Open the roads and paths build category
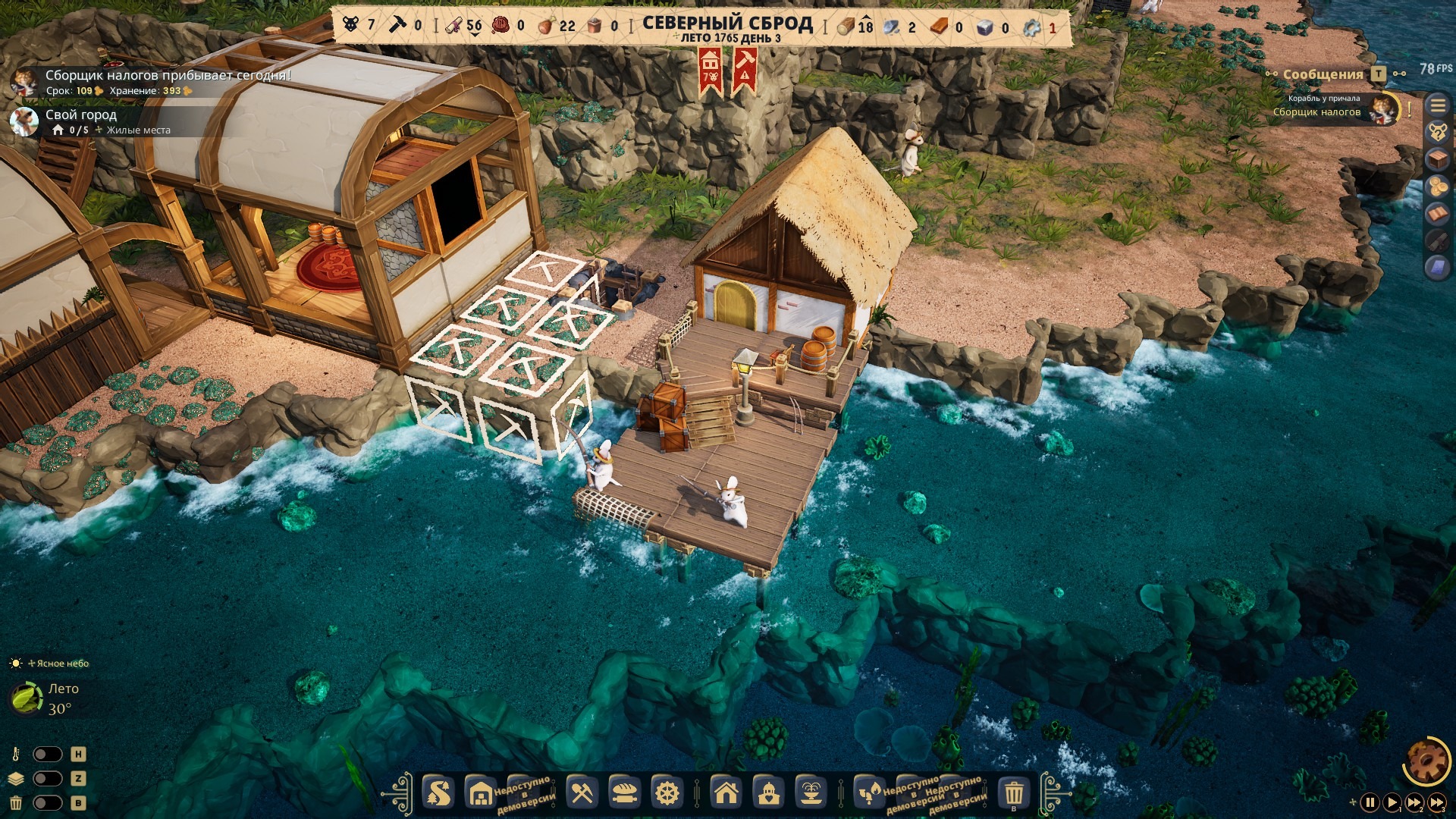The height and width of the screenshot is (819, 1456). click(x=439, y=793)
